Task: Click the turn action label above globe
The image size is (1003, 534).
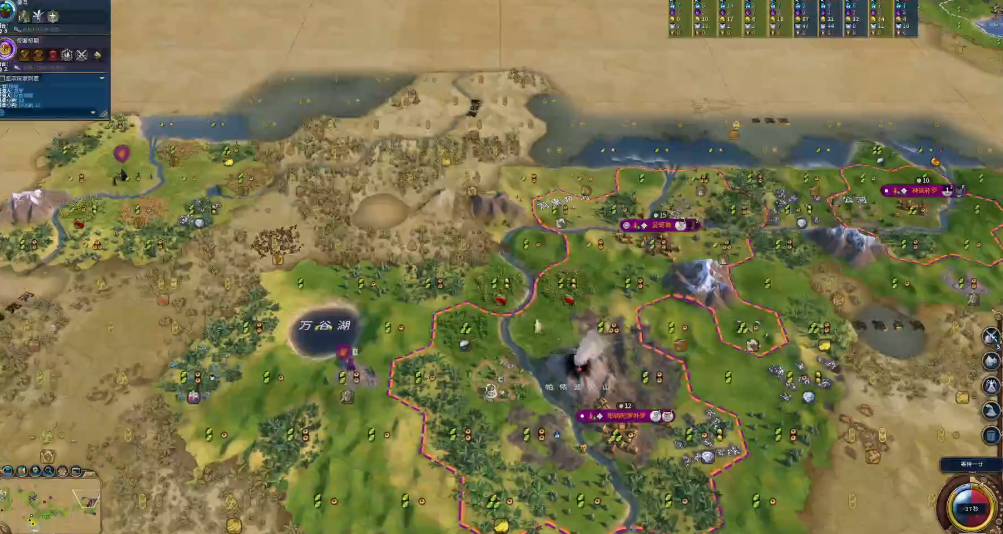Action: coord(968,465)
